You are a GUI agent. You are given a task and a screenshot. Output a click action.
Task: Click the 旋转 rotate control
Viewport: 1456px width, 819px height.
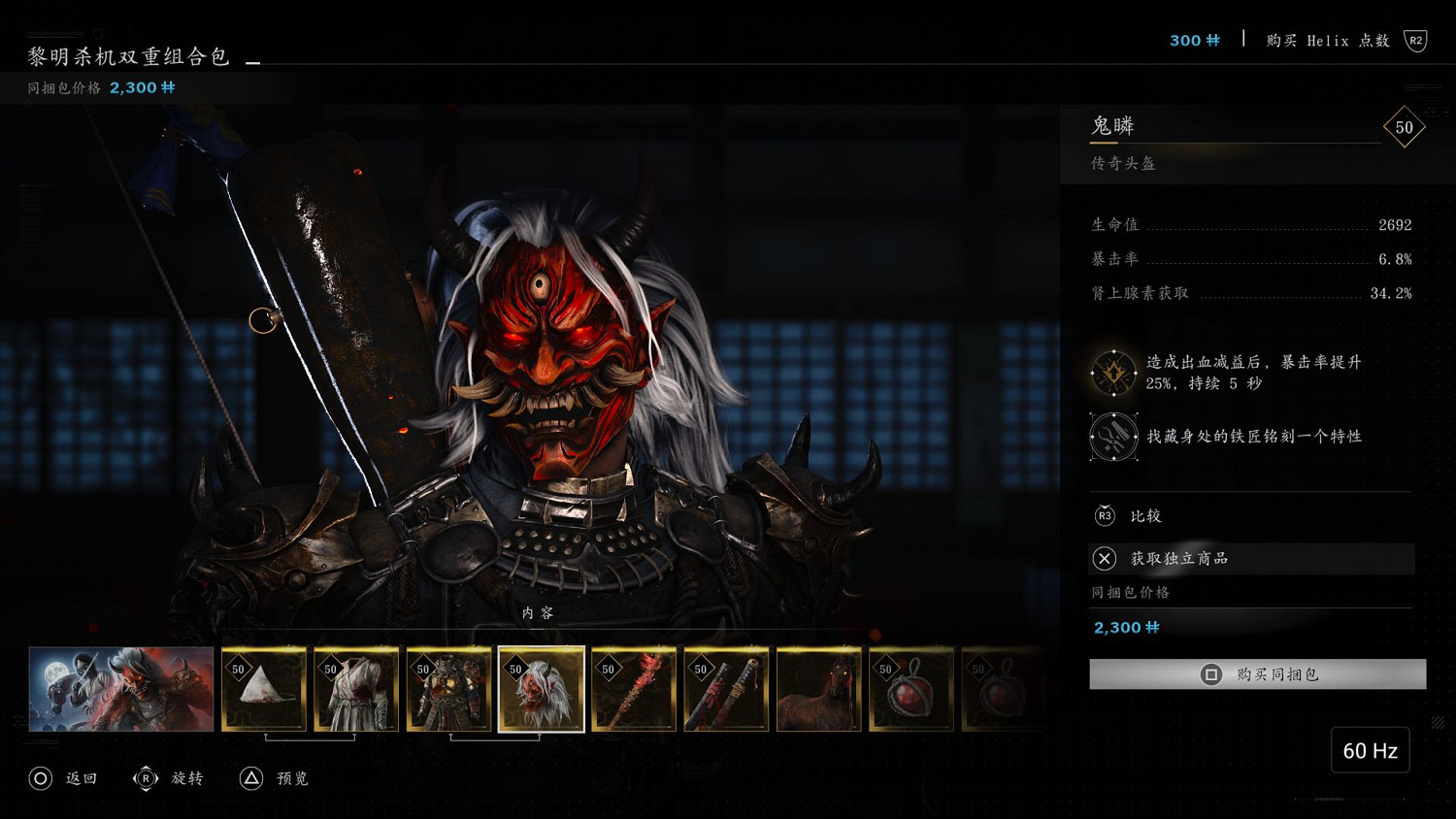169,778
